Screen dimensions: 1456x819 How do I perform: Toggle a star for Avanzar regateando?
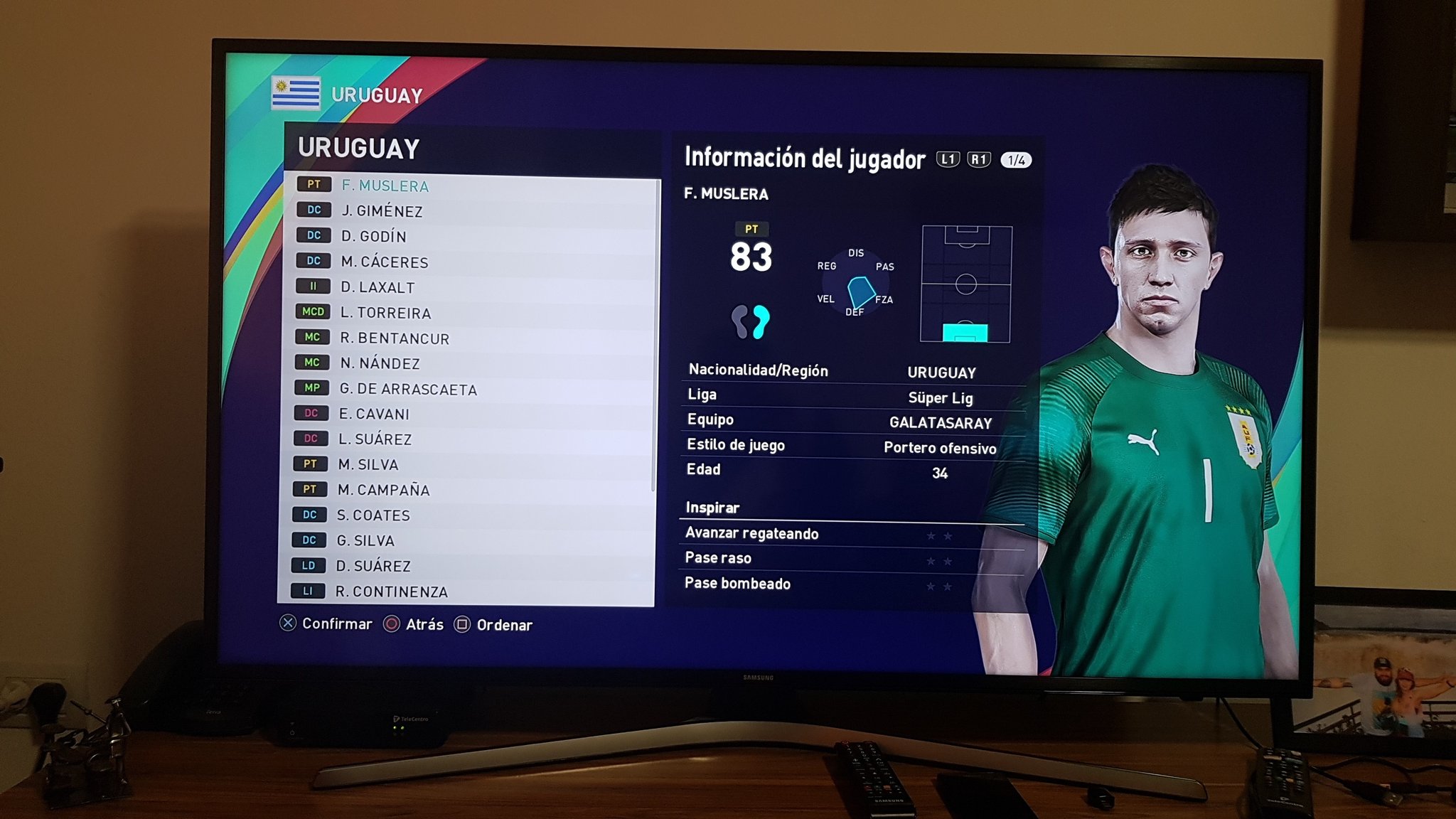(939, 537)
